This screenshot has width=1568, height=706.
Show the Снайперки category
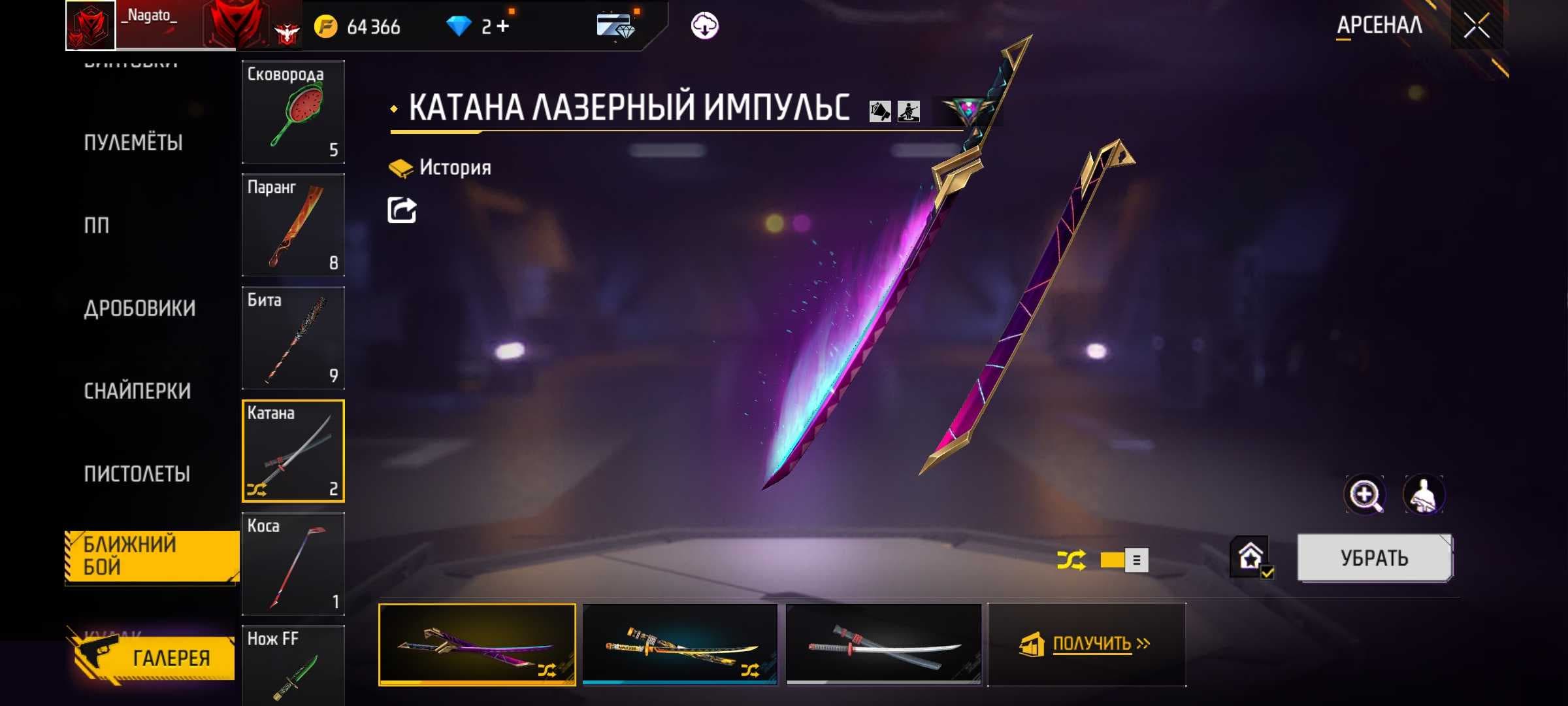click(137, 391)
